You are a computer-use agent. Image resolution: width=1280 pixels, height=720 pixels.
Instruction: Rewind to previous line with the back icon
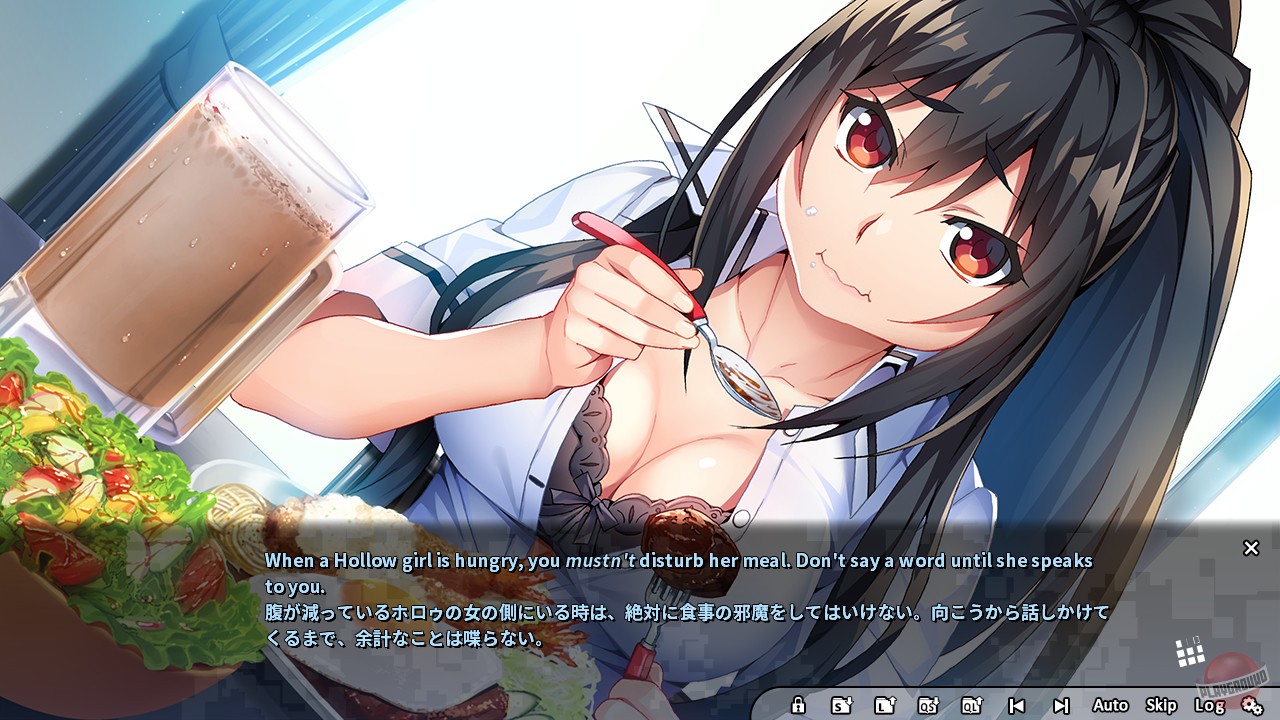pos(1018,704)
